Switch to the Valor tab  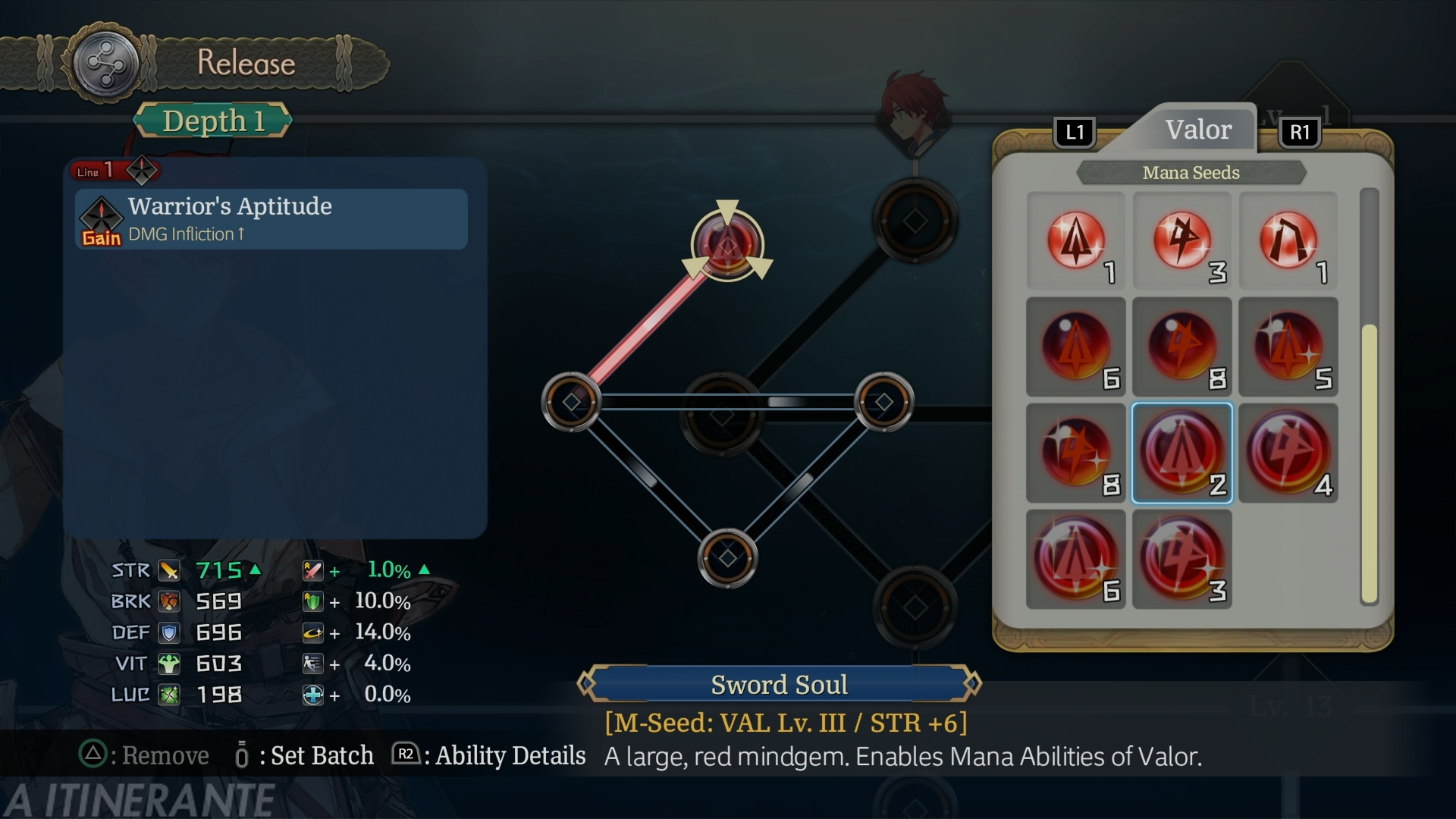tap(1197, 130)
